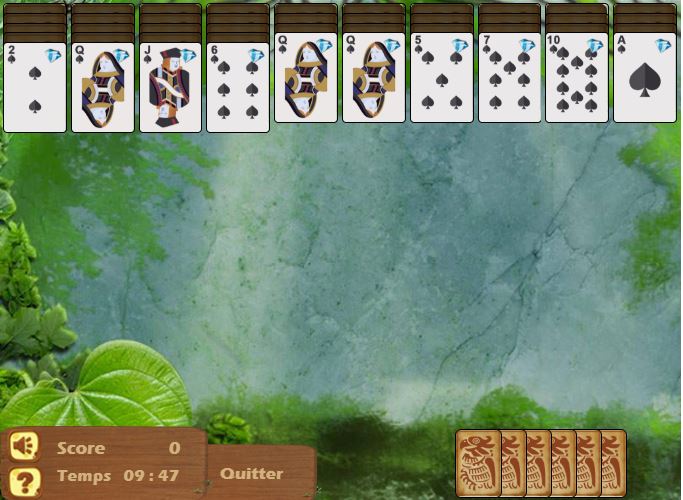Click the Quitter button
The image size is (683, 500).
252,474
